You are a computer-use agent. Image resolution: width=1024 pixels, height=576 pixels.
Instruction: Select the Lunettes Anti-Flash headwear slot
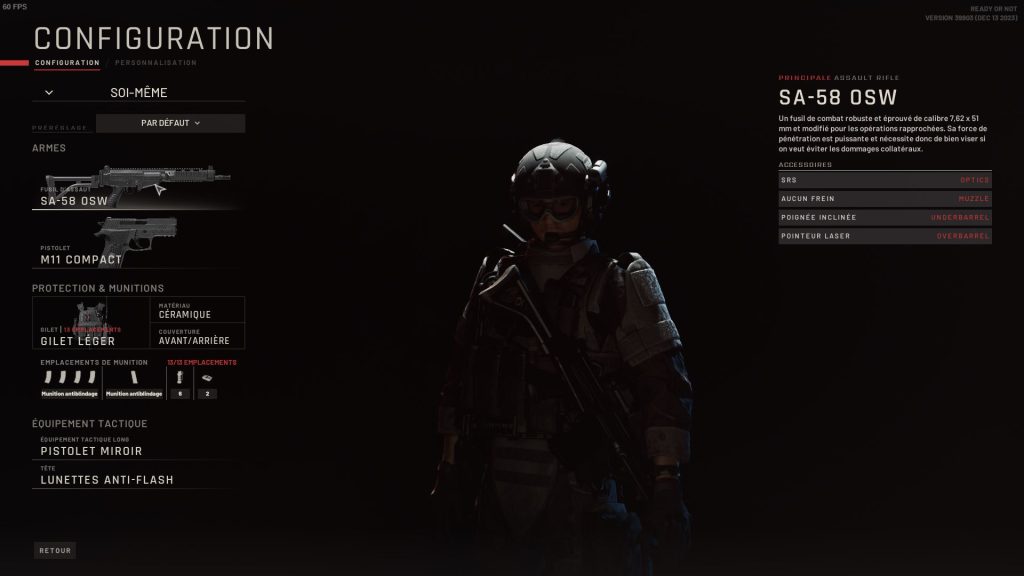click(x=137, y=476)
